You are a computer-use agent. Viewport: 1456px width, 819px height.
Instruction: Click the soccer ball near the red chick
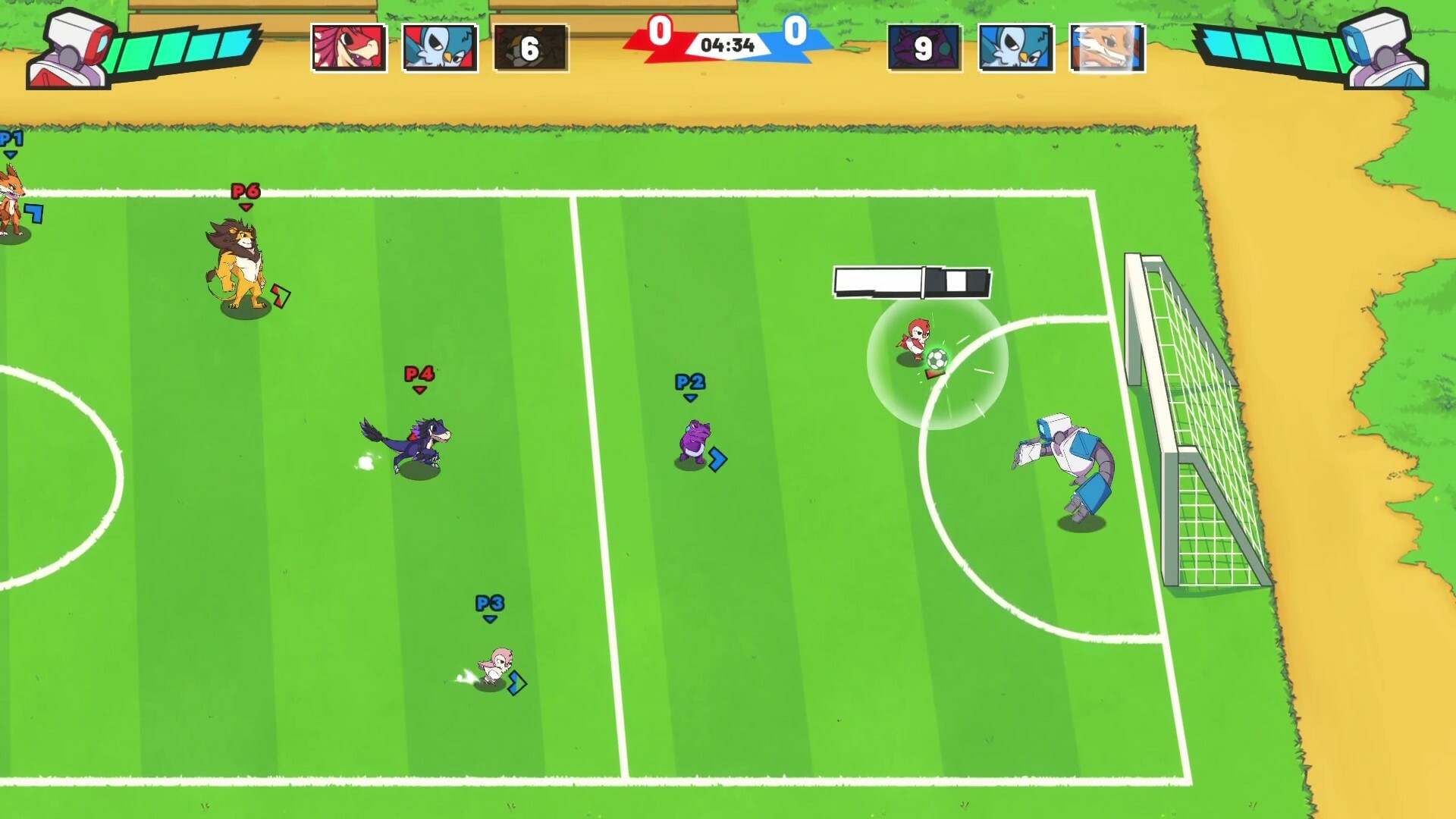[x=937, y=362]
